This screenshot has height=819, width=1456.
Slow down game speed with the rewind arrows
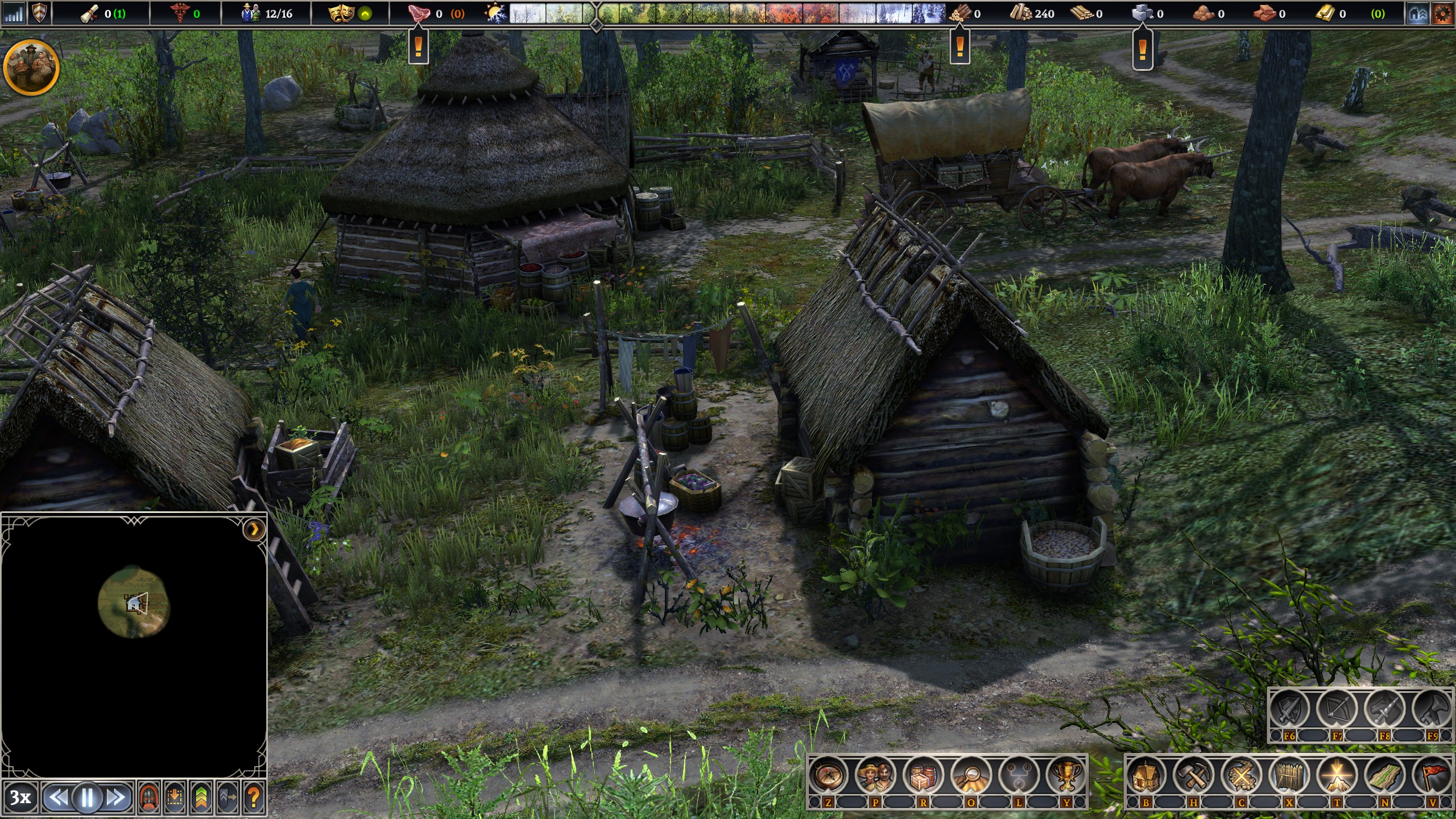click(x=59, y=798)
